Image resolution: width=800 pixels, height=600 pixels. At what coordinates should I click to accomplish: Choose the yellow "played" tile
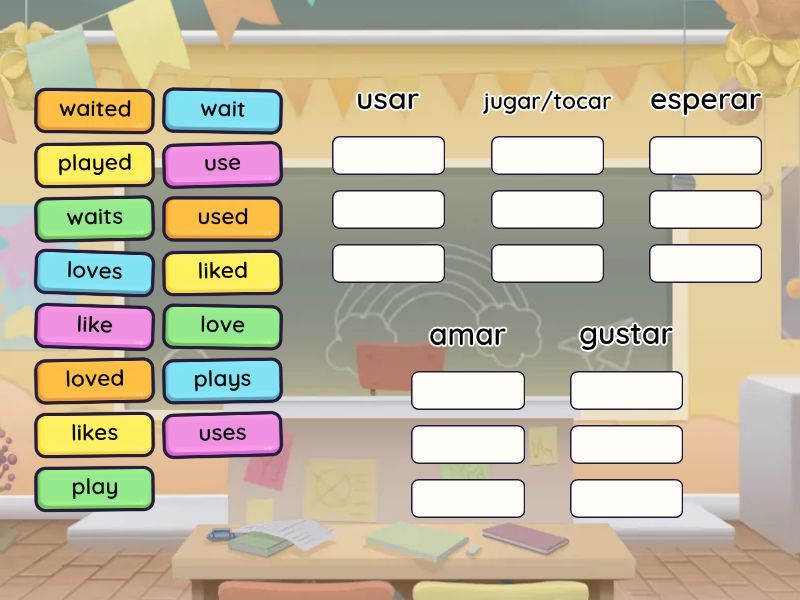tap(95, 164)
